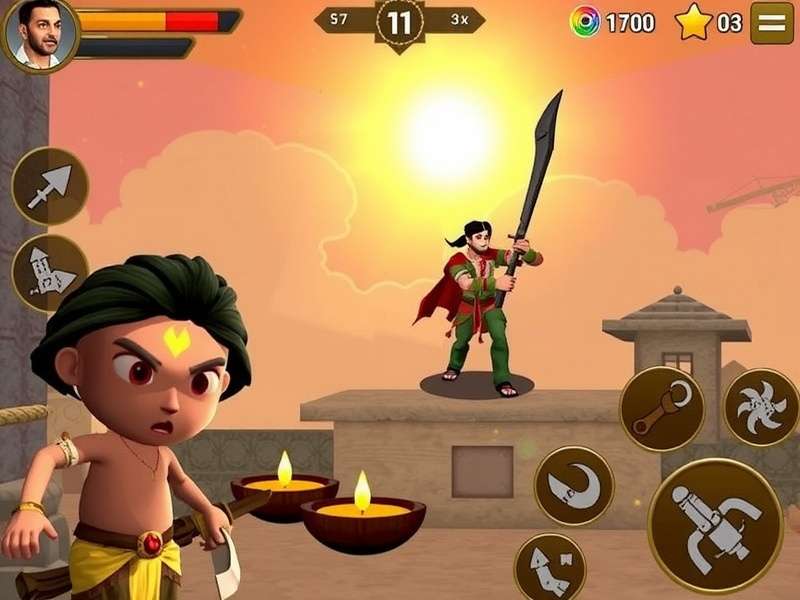Tap the gold star icon
This screenshot has width=800, height=600.
693,21
